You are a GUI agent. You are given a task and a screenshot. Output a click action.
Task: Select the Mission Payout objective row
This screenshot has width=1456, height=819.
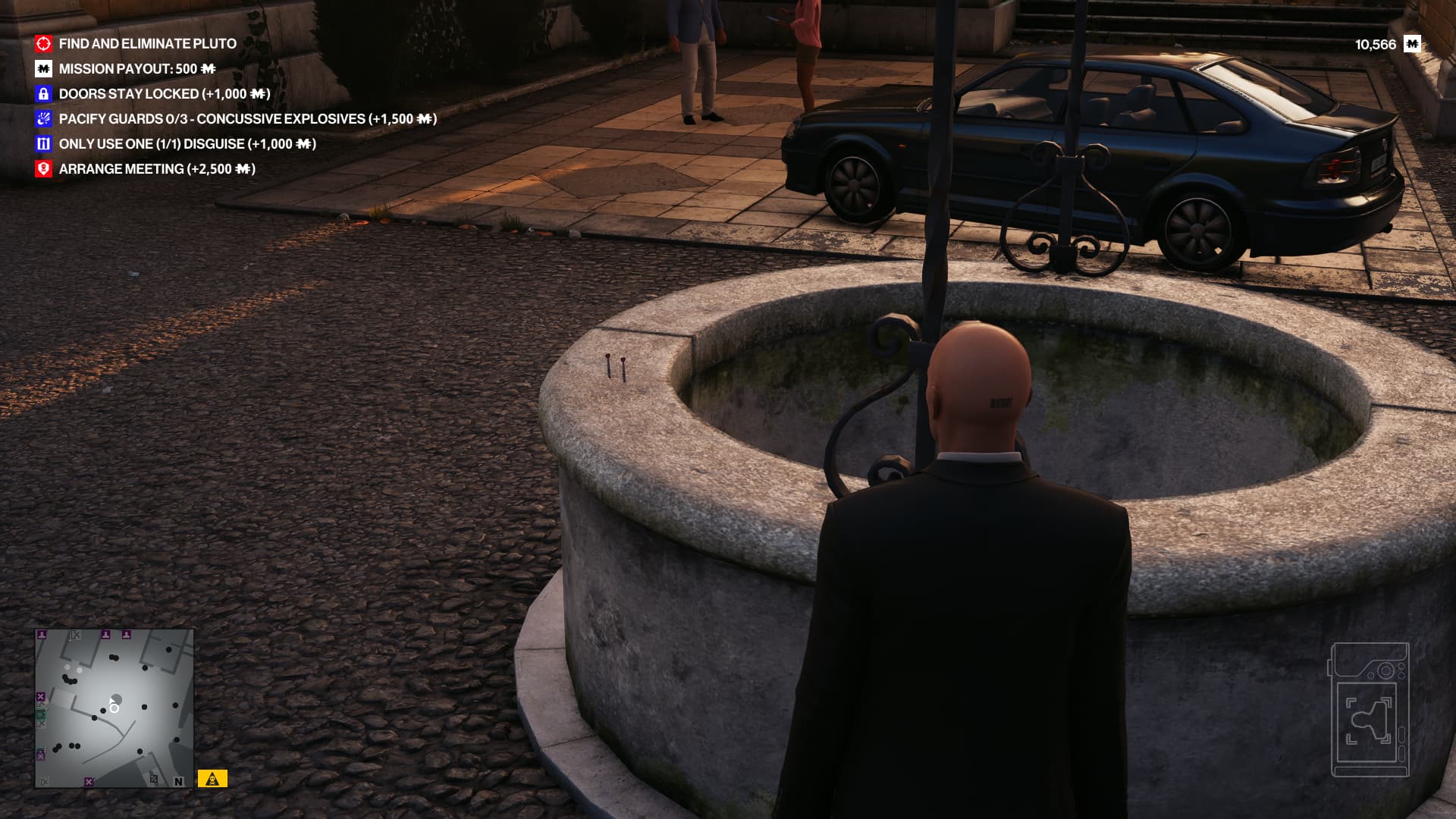136,69
